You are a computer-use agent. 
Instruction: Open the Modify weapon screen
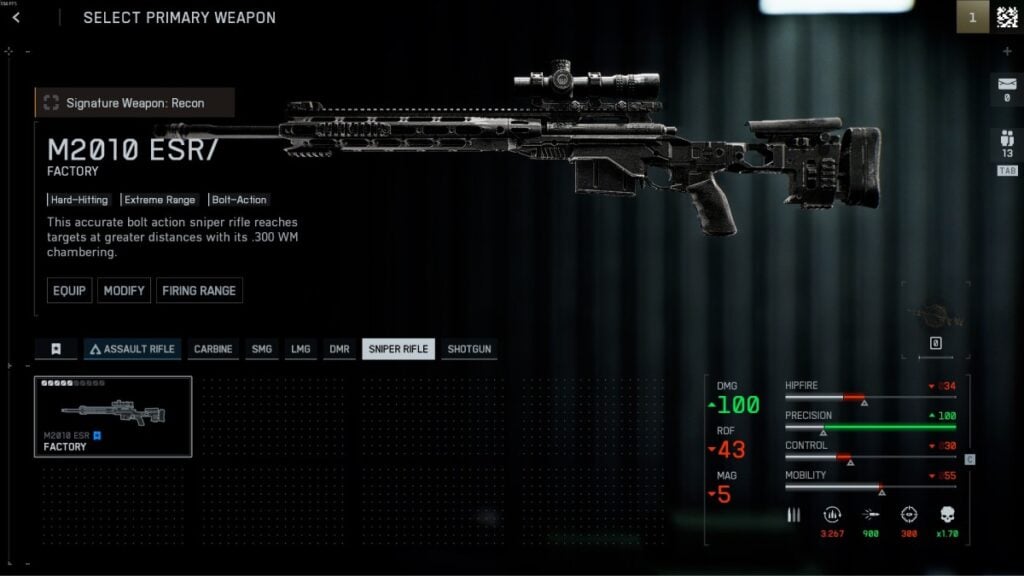(125, 291)
